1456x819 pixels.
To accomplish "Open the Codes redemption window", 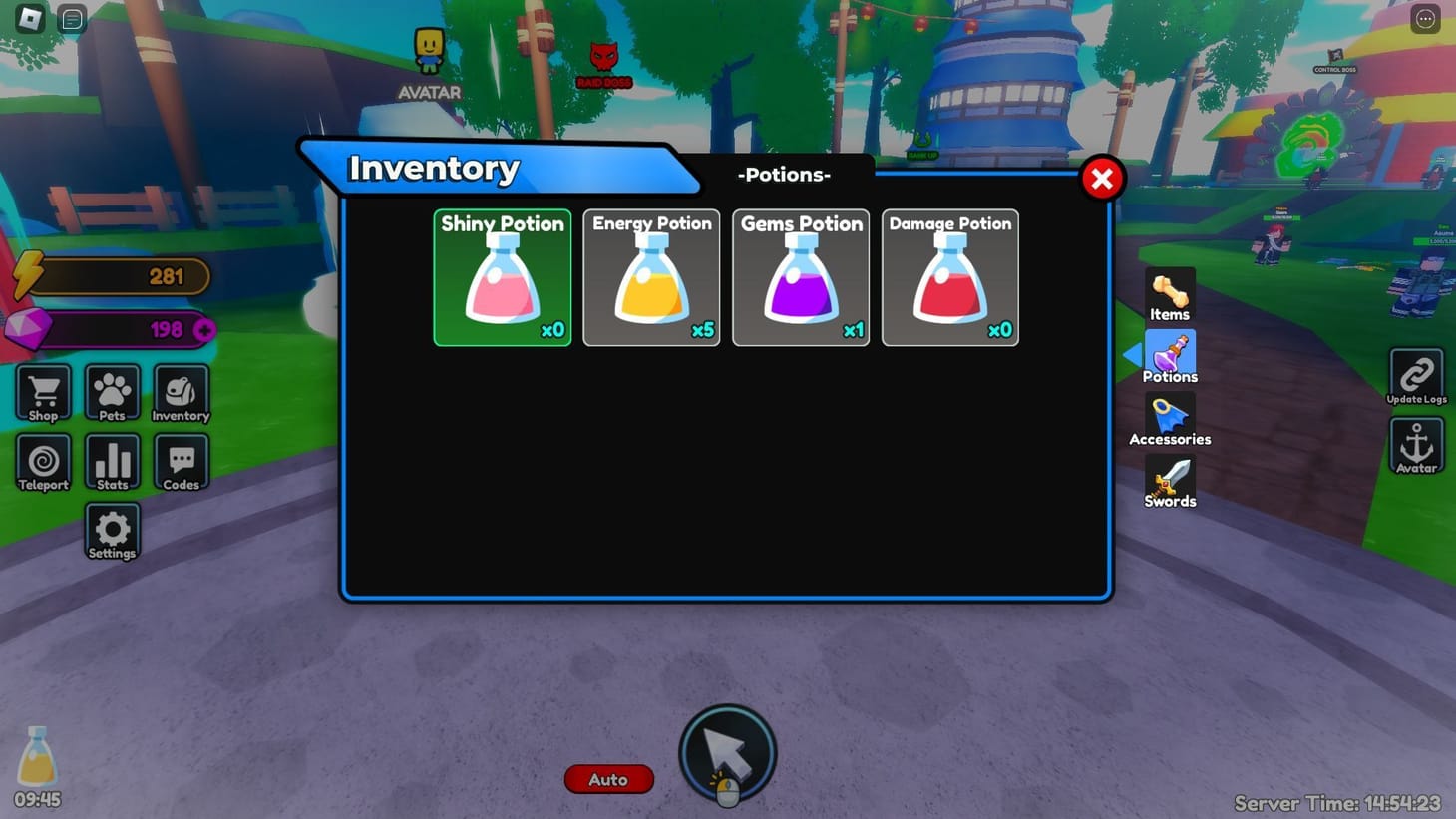I will pos(181,462).
